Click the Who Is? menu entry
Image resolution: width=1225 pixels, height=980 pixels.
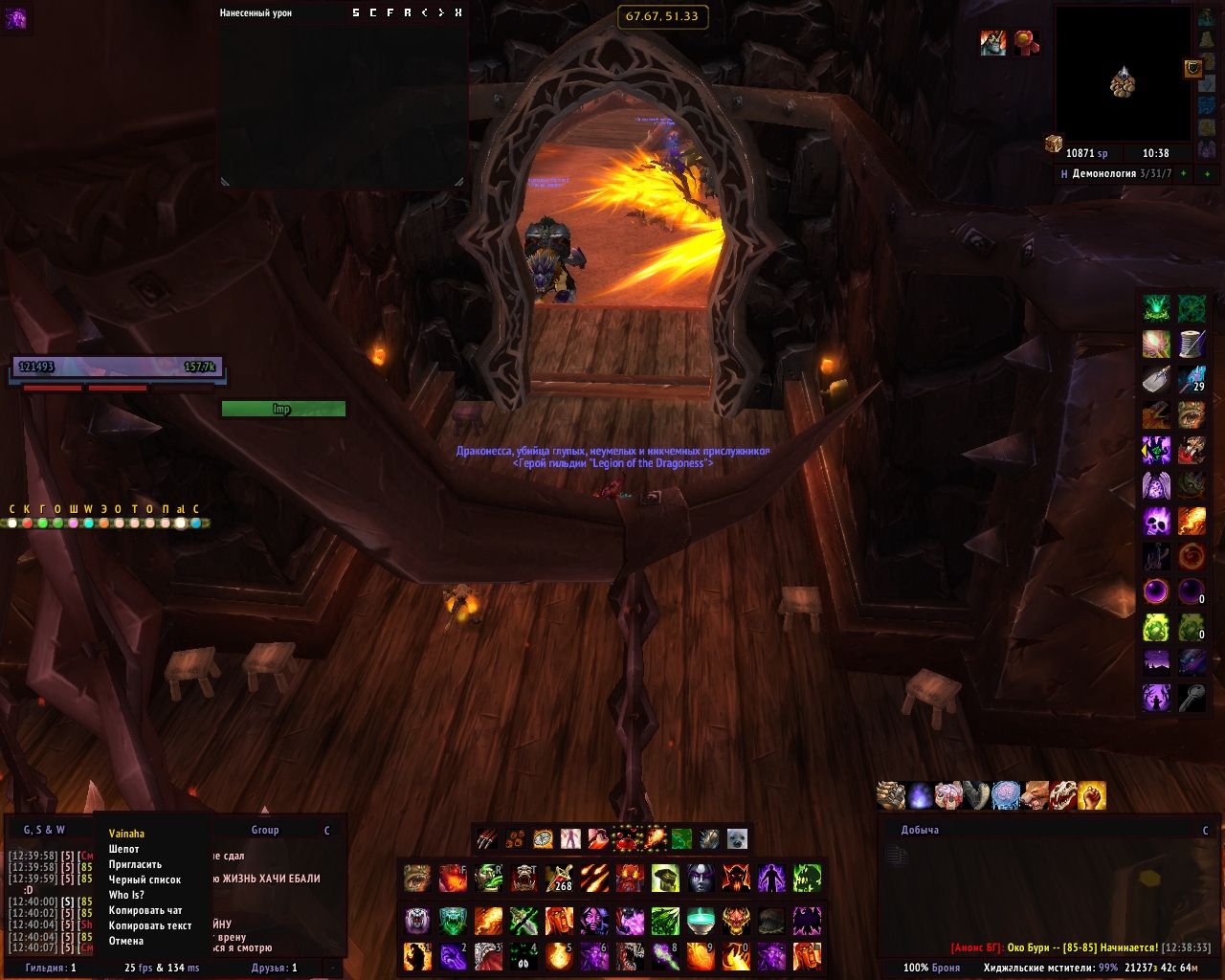(x=126, y=895)
